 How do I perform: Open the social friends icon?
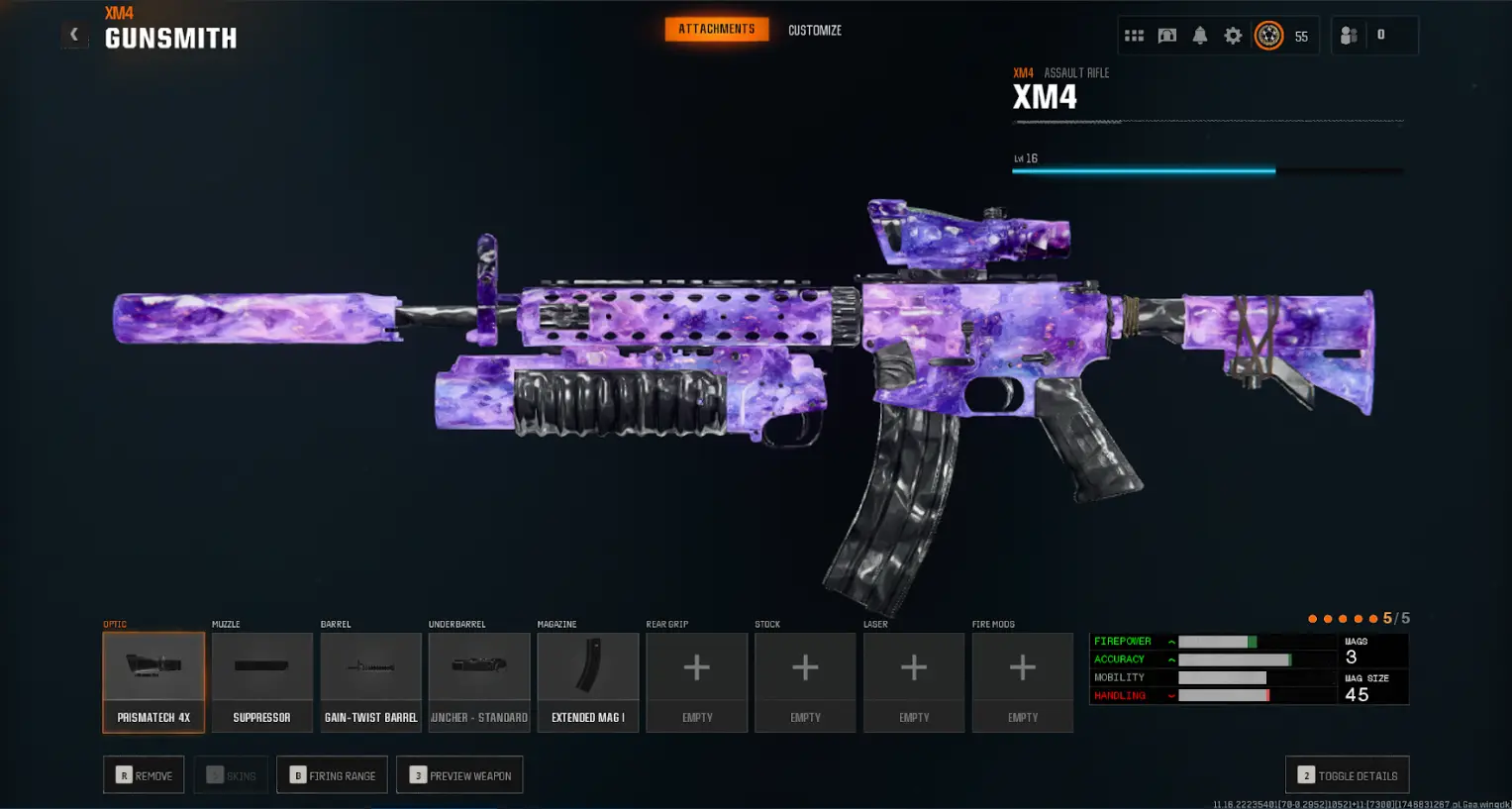tap(1349, 36)
